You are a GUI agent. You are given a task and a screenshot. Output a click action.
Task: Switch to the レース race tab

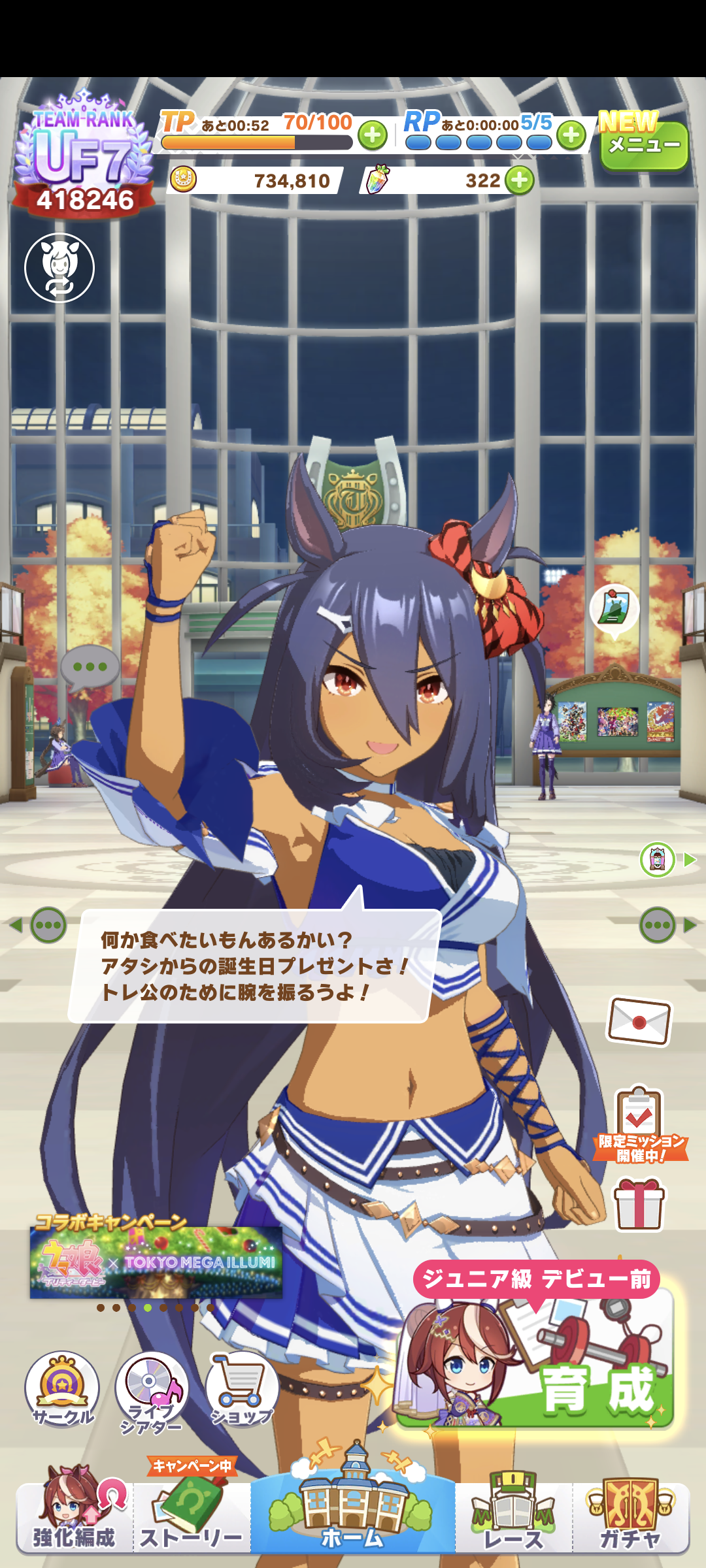click(514, 1516)
